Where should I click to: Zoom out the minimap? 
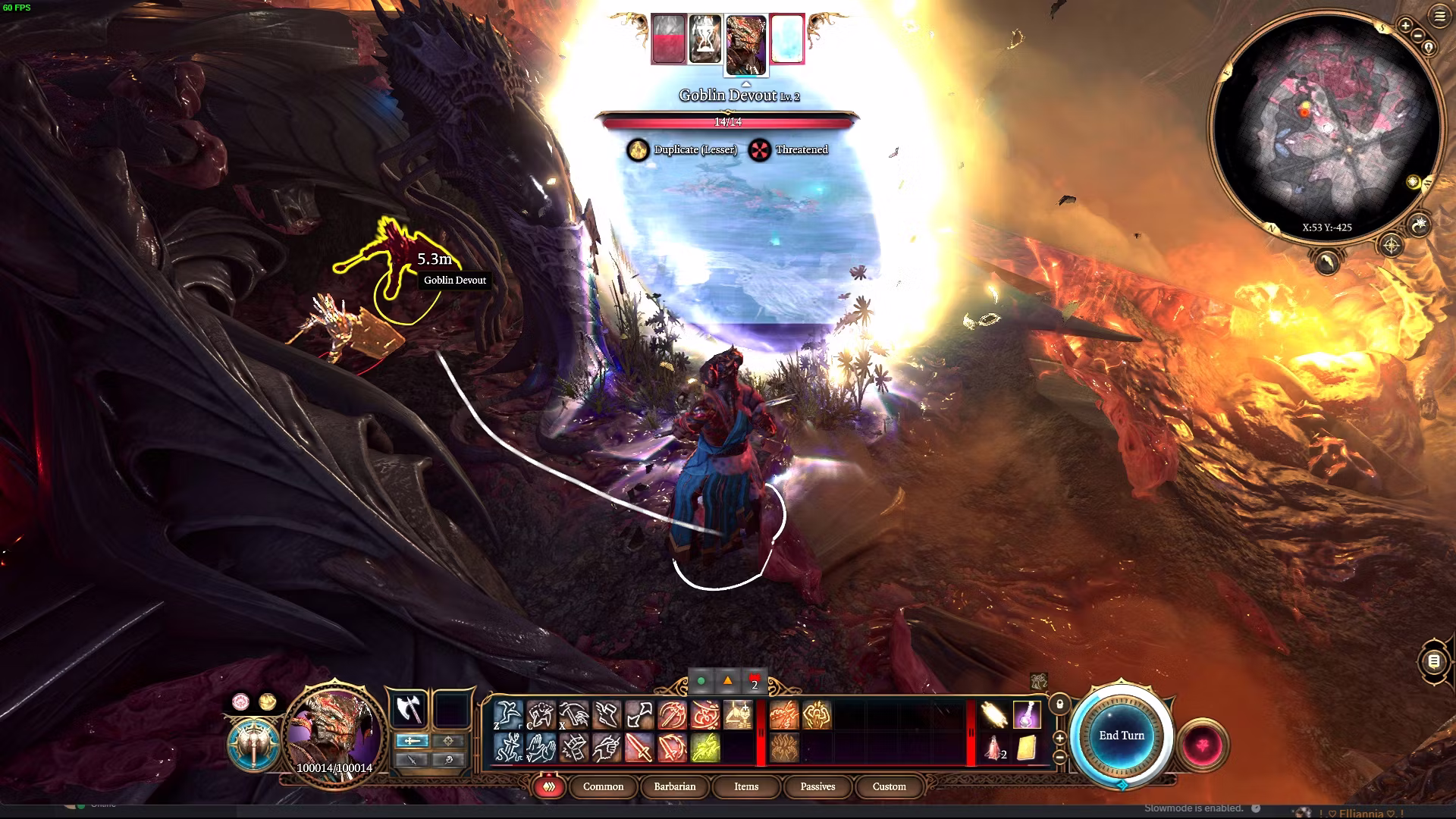click(1417, 36)
